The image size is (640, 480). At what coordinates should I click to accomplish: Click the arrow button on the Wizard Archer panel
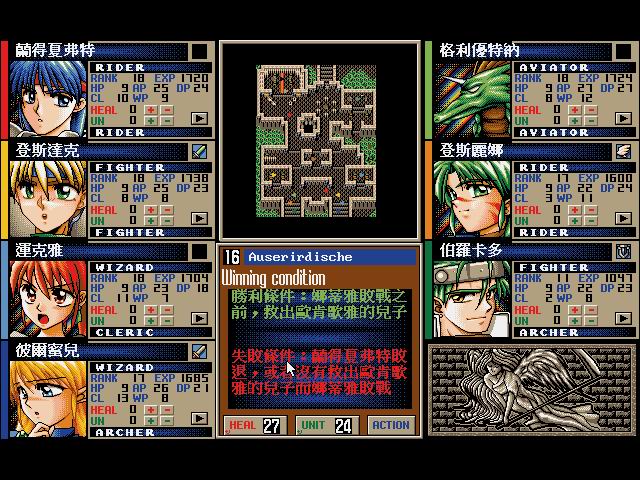click(x=200, y=419)
